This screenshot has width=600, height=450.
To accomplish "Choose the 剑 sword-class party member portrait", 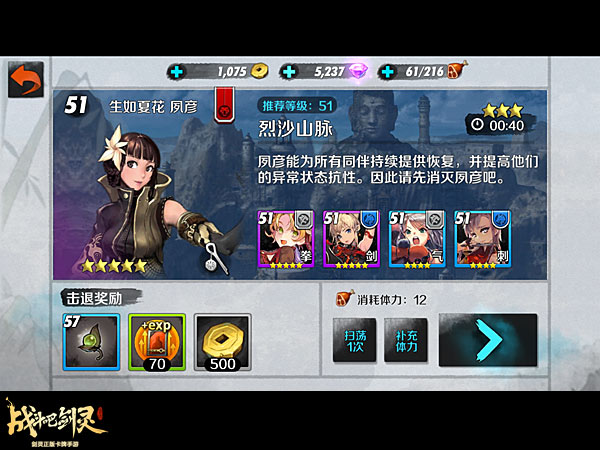I will click(352, 239).
